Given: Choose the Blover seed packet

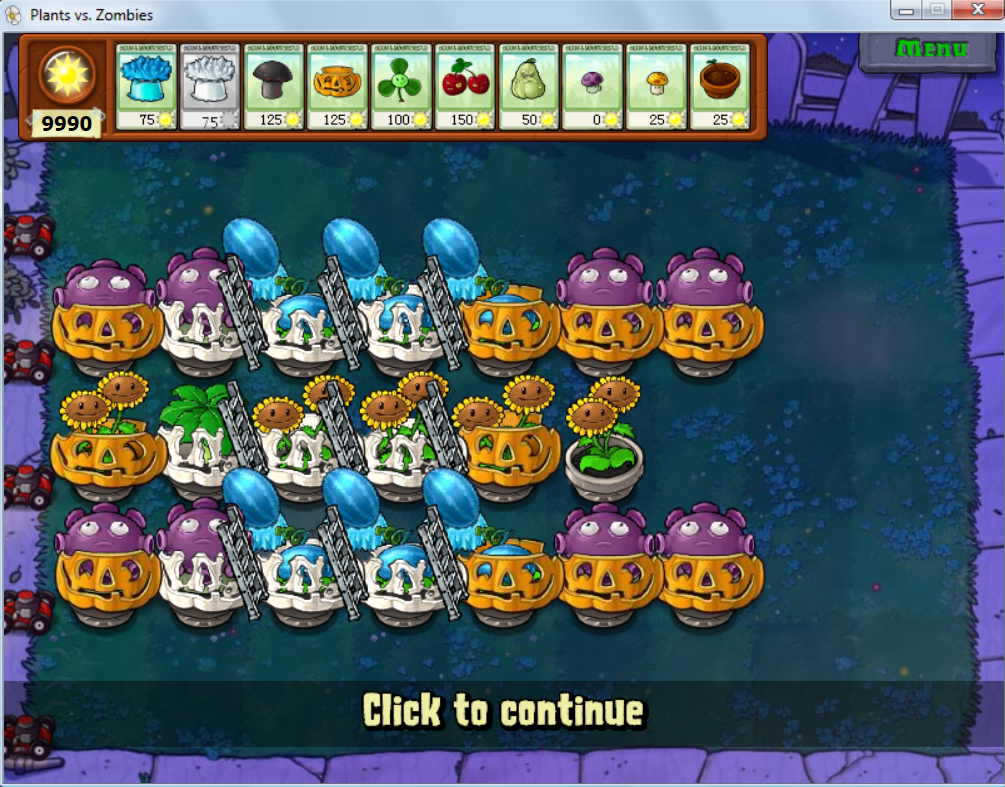Looking at the screenshot, I should click(x=401, y=88).
